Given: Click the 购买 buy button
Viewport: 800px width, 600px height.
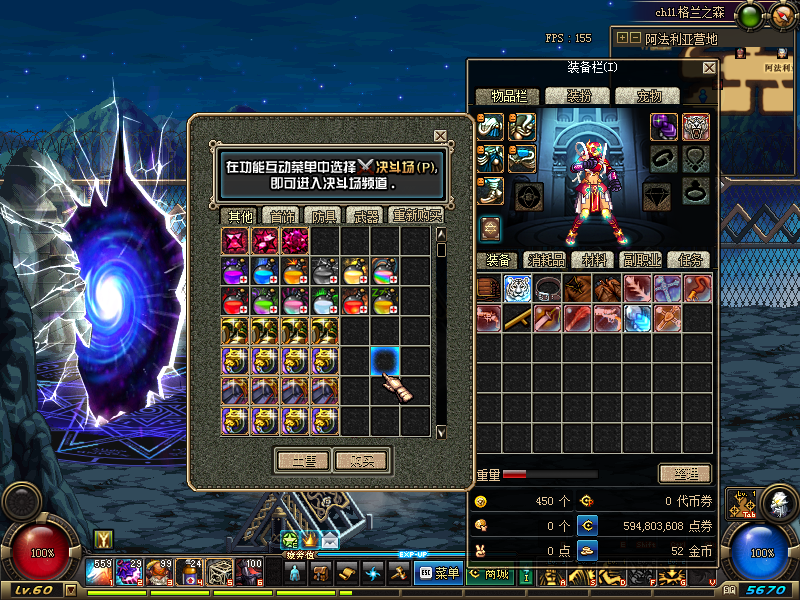Looking at the screenshot, I should 361,461.
